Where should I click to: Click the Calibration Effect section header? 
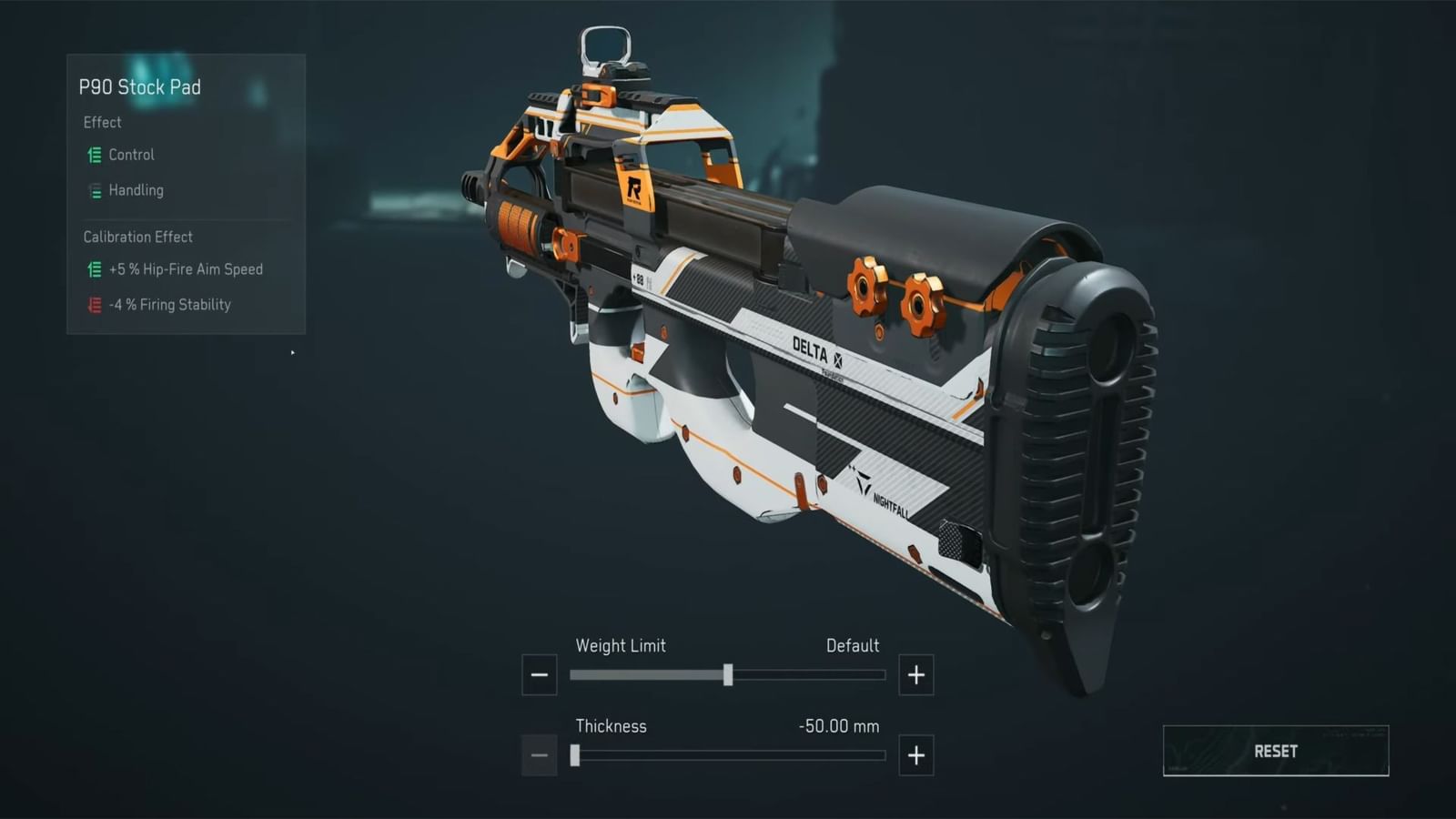click(x=138, y=237)
